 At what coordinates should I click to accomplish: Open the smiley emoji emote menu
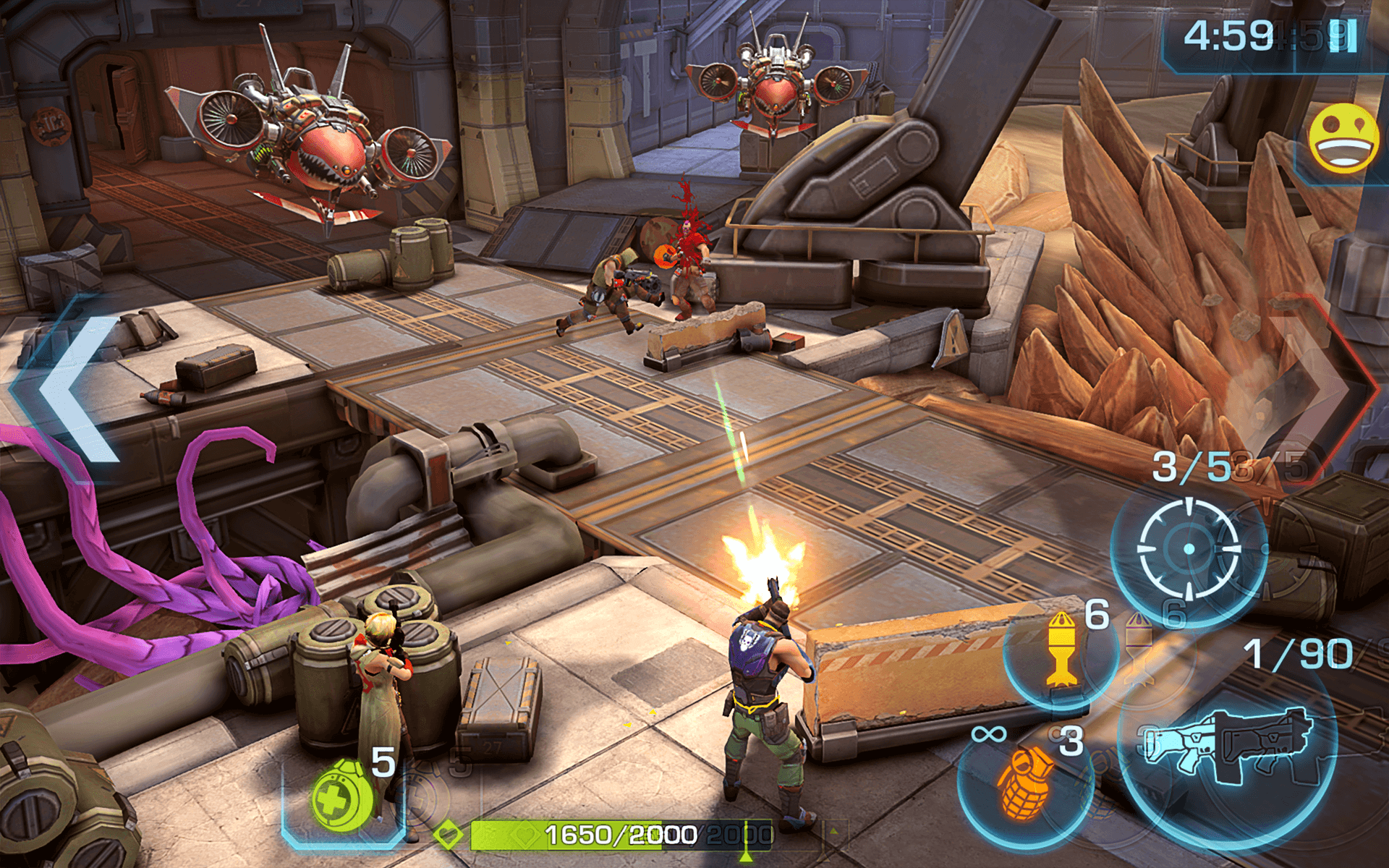click(1343, 139)
